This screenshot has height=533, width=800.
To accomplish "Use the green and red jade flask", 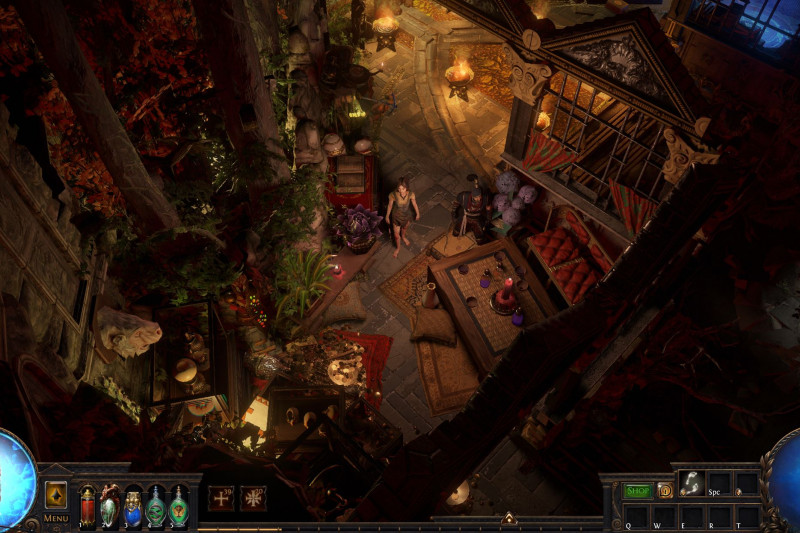I will point(110,505).
